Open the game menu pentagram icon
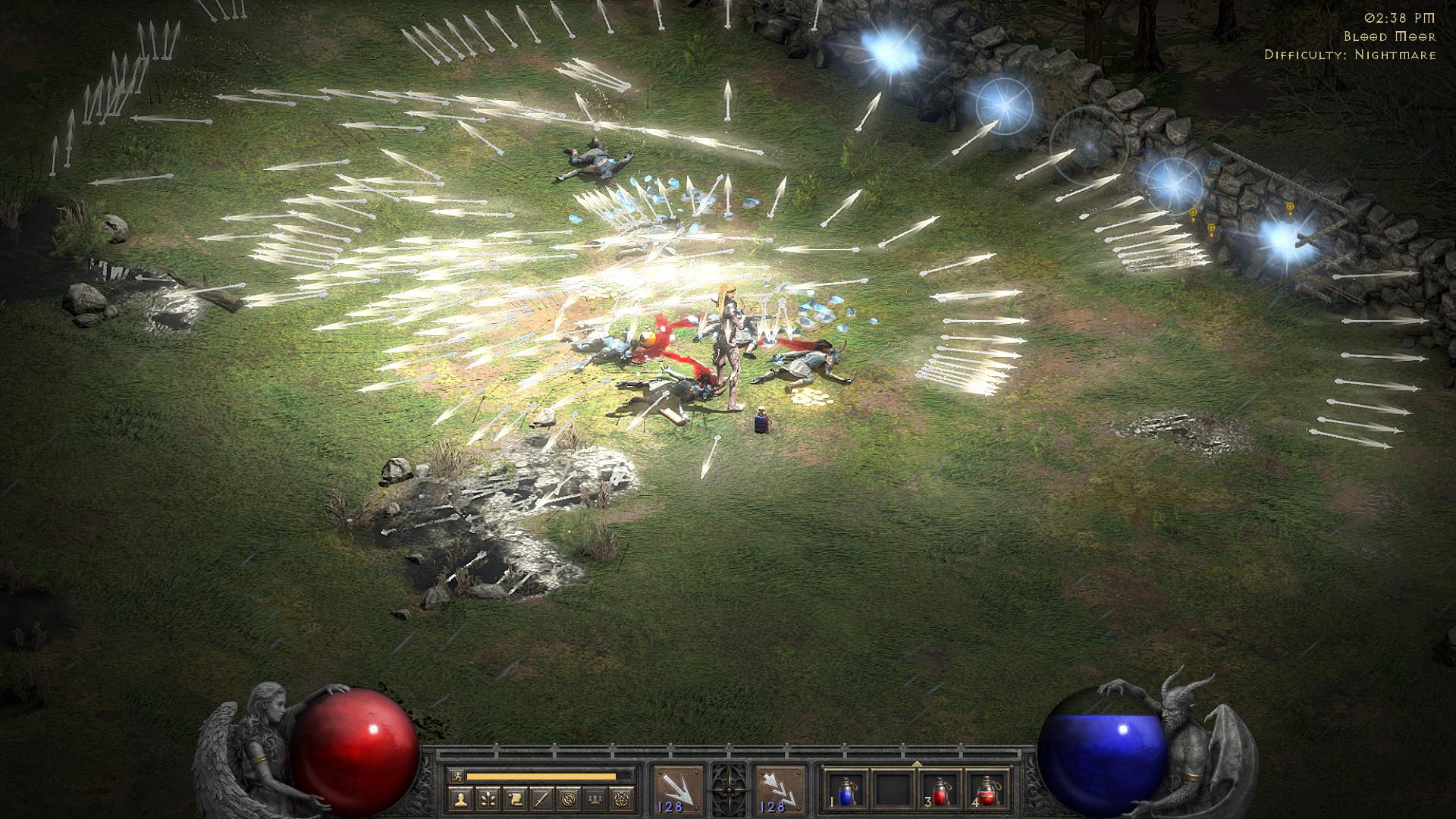Image resolution: width=1456 pixels, height=819 pixels. [x=623, y=799]
